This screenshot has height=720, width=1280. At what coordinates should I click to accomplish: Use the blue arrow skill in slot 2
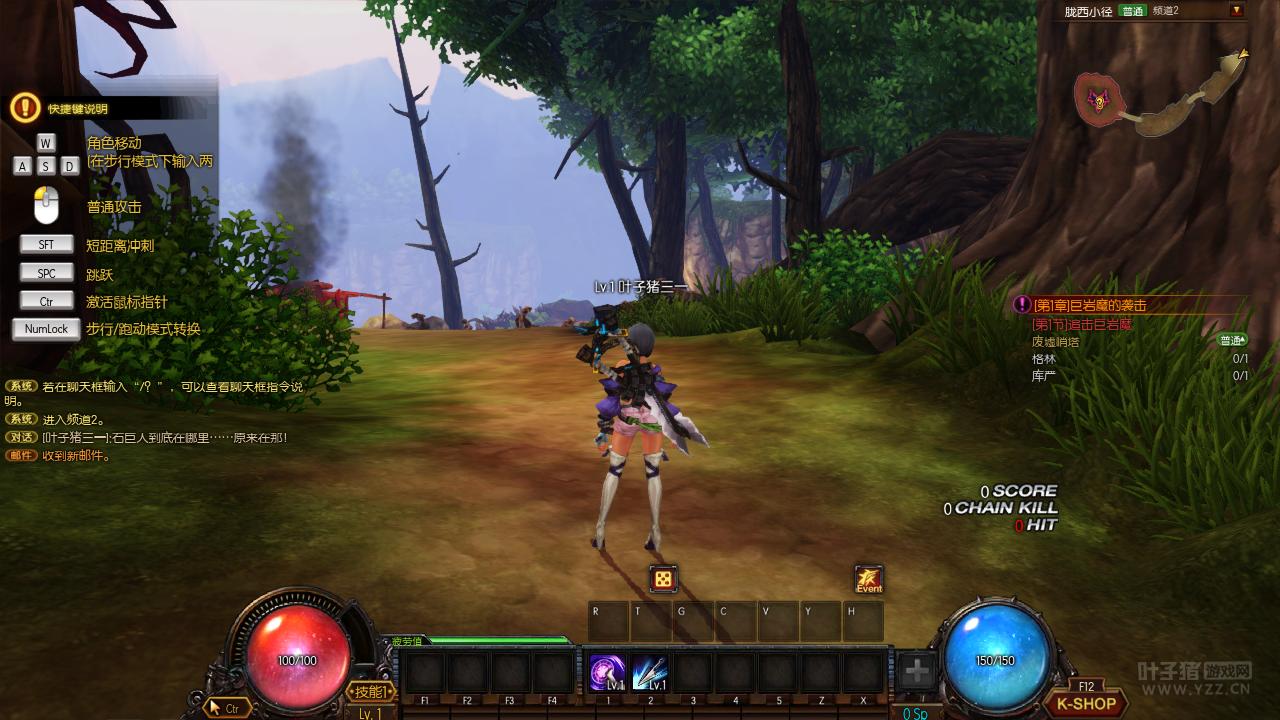coord(649,673)
